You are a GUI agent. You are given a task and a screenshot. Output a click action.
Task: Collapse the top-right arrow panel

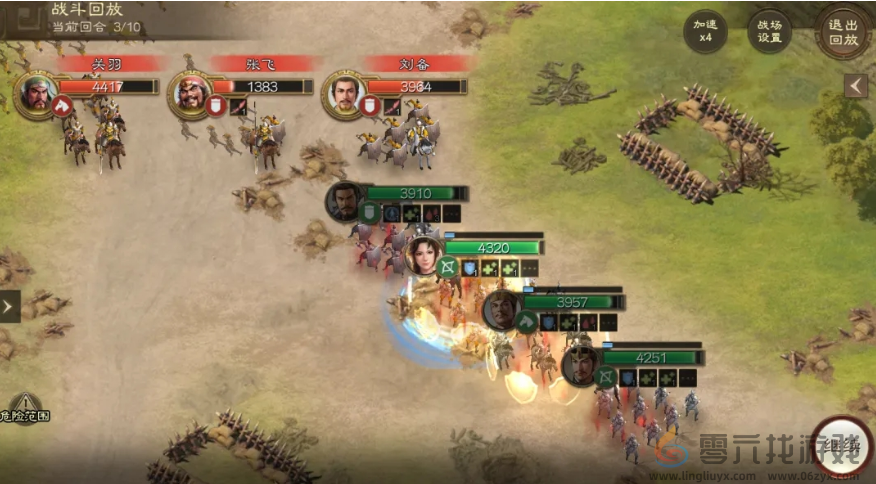pos(855,86)
